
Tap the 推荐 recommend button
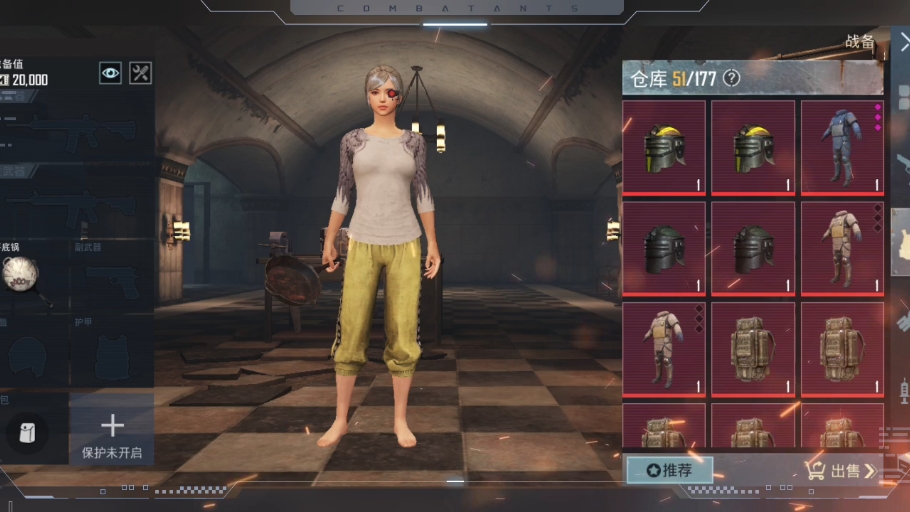tap(669, 470)
